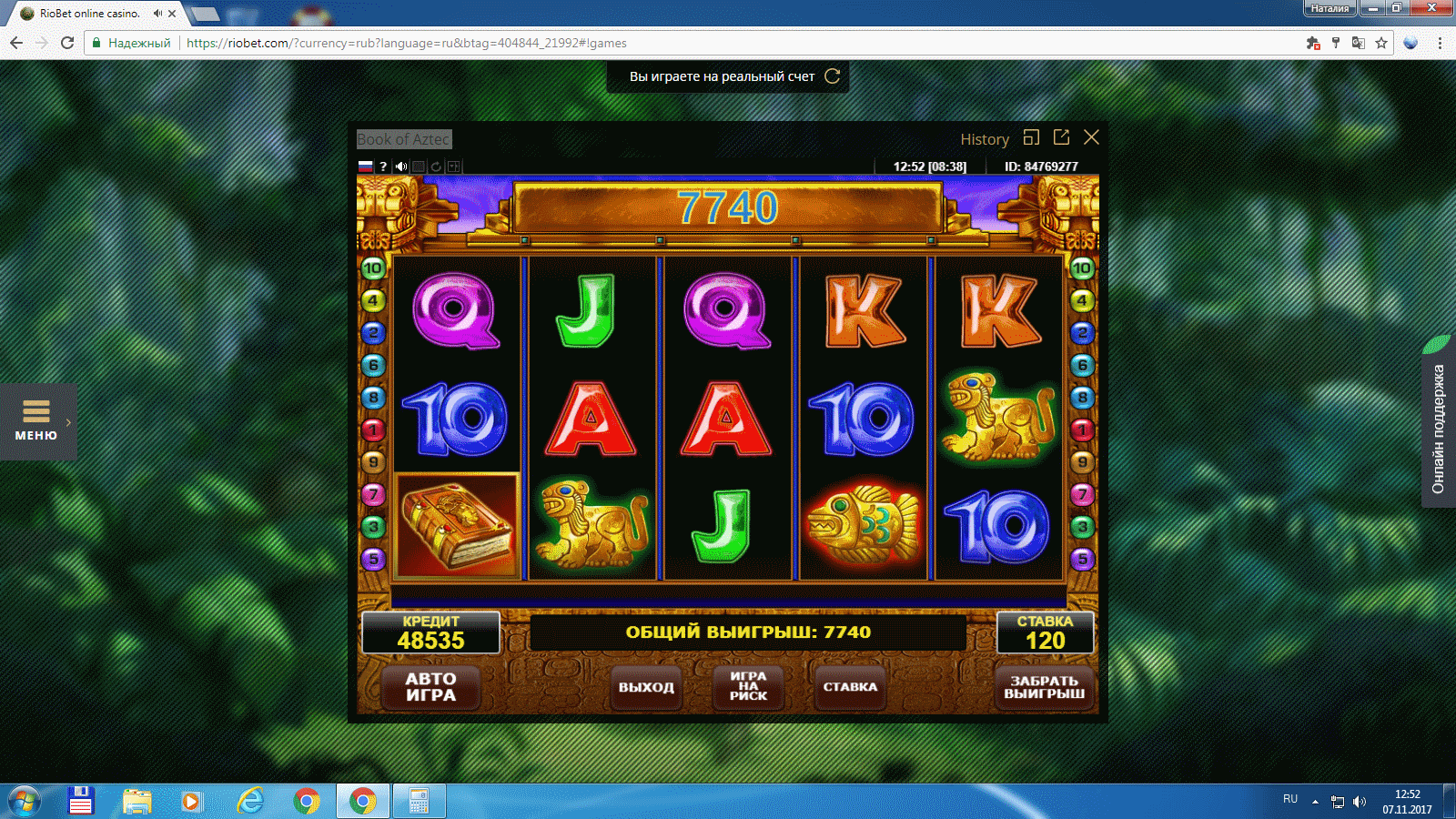Start auto play with АВТО ИГРА
The image size is (1456, 819).
[430, 687]
